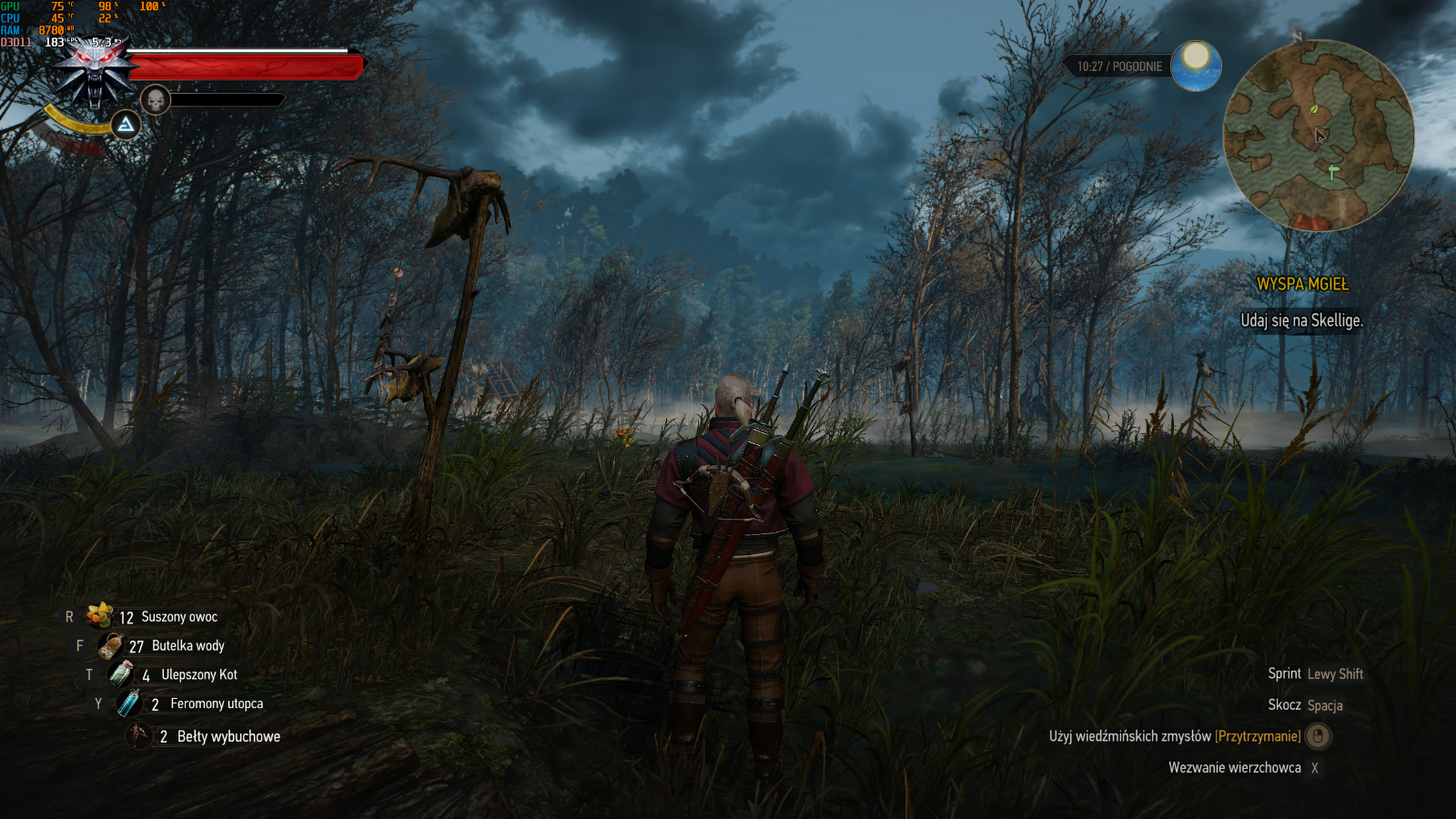Click the circular minimap
1456x819 pixels.
coord(1318,136)
